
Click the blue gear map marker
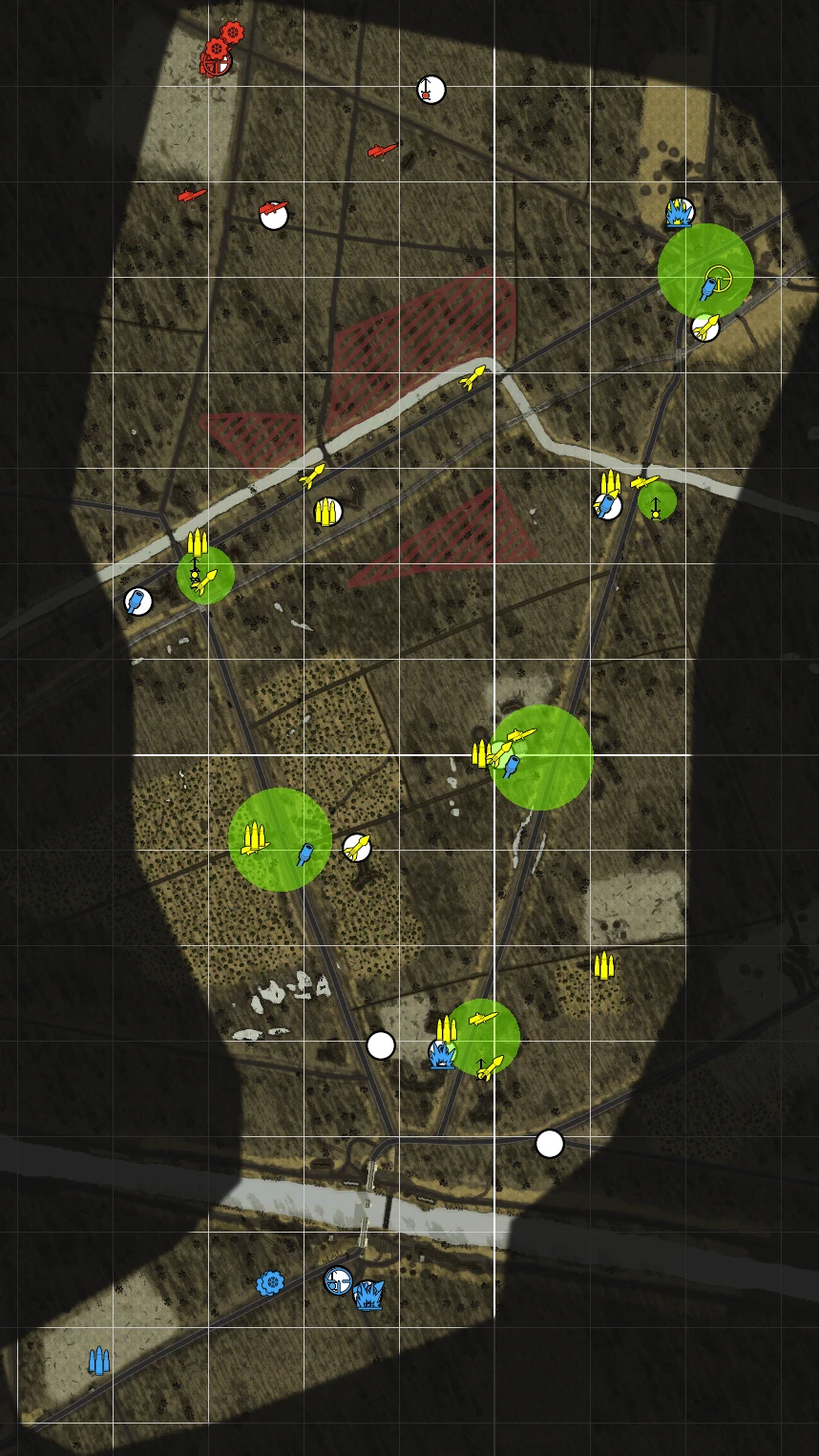(270, 1283)
